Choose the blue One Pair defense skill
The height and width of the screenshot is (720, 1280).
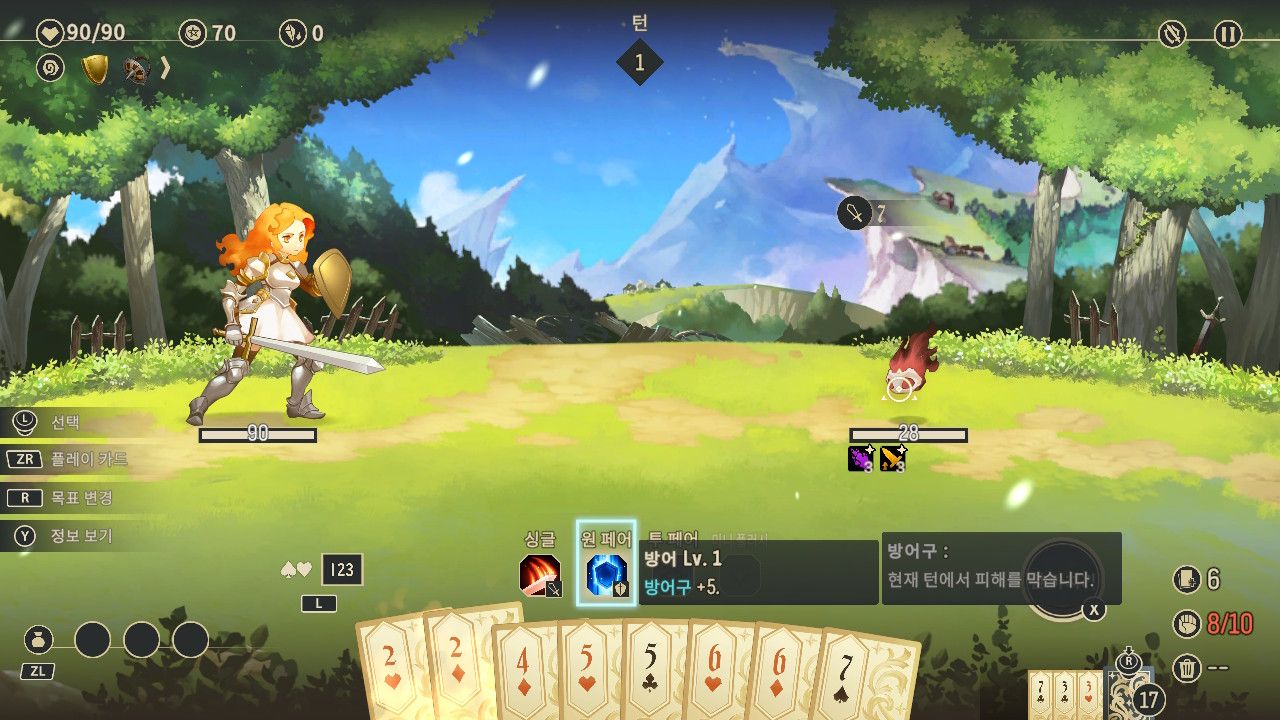pos(606,575)
